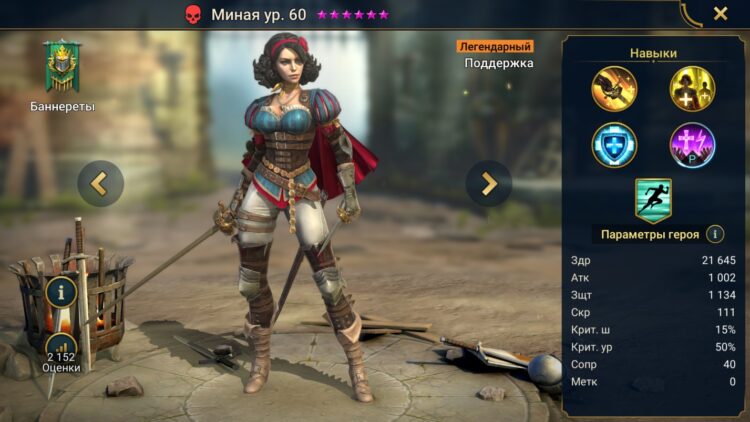Show the previous champion with left arrow
This screenshot has height=422, width=750.
point(100,183)
